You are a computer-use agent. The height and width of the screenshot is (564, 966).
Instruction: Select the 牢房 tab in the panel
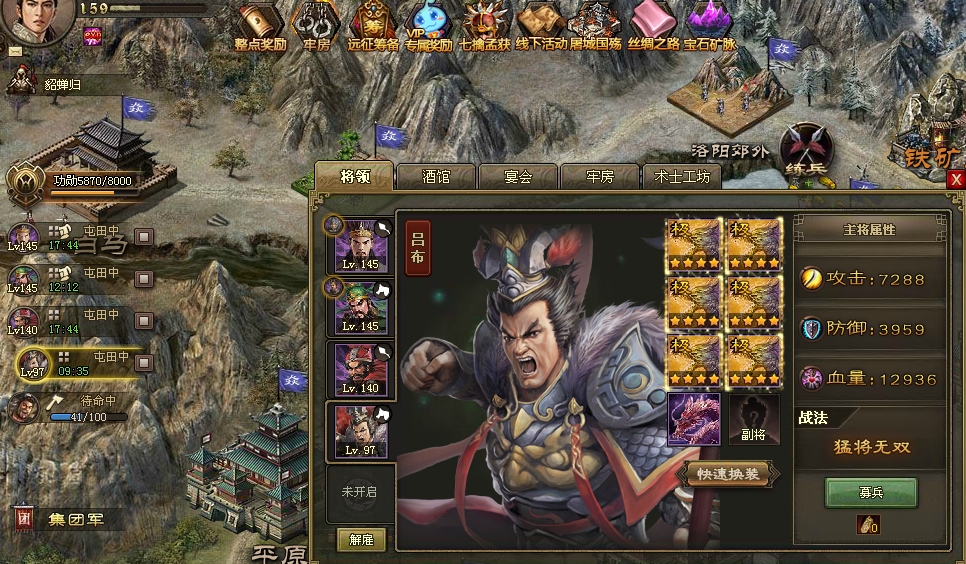point(599,177)
